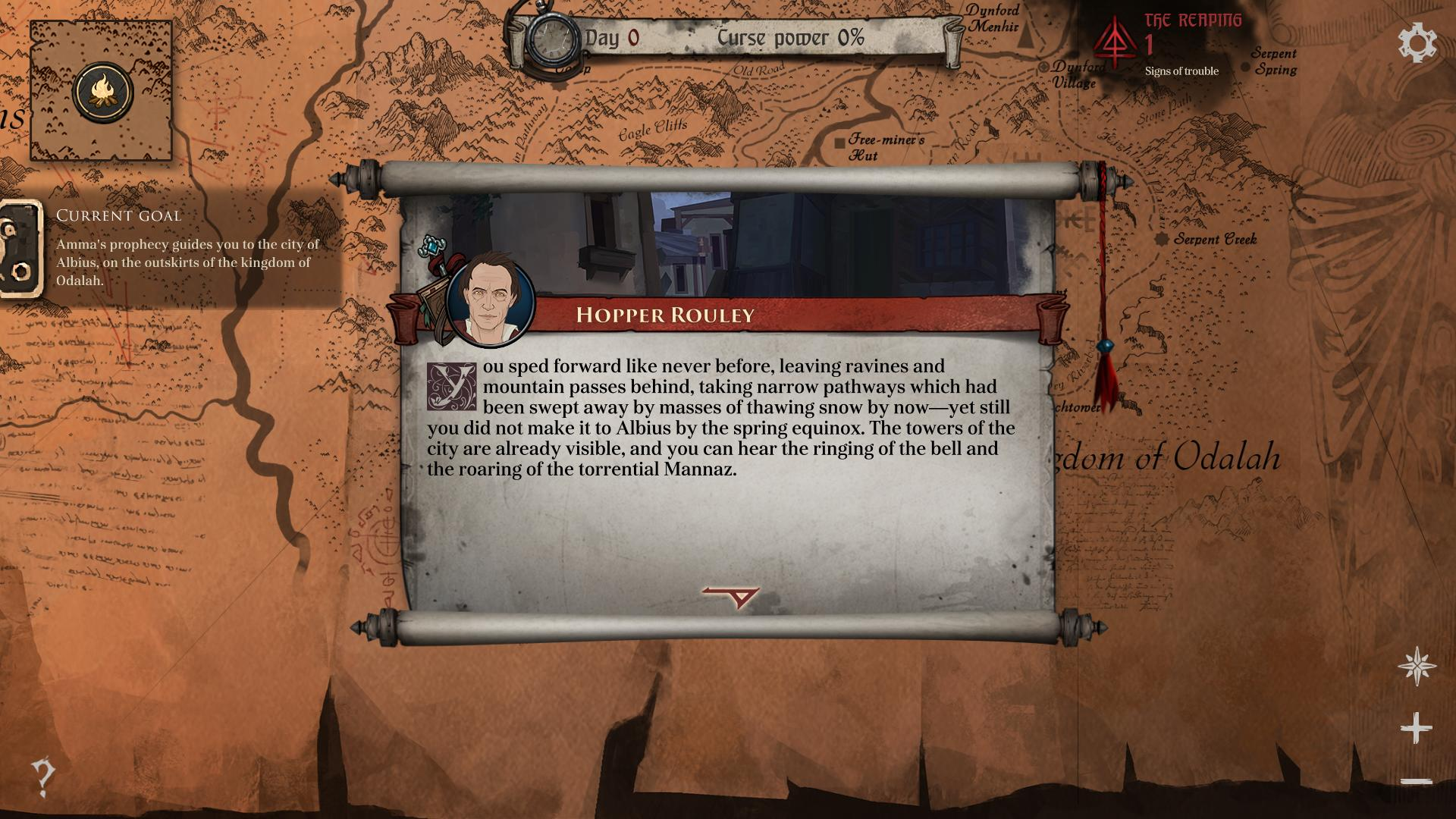1456x819 pixels.
Task: Open the question mark help
Action: point(43,777)
